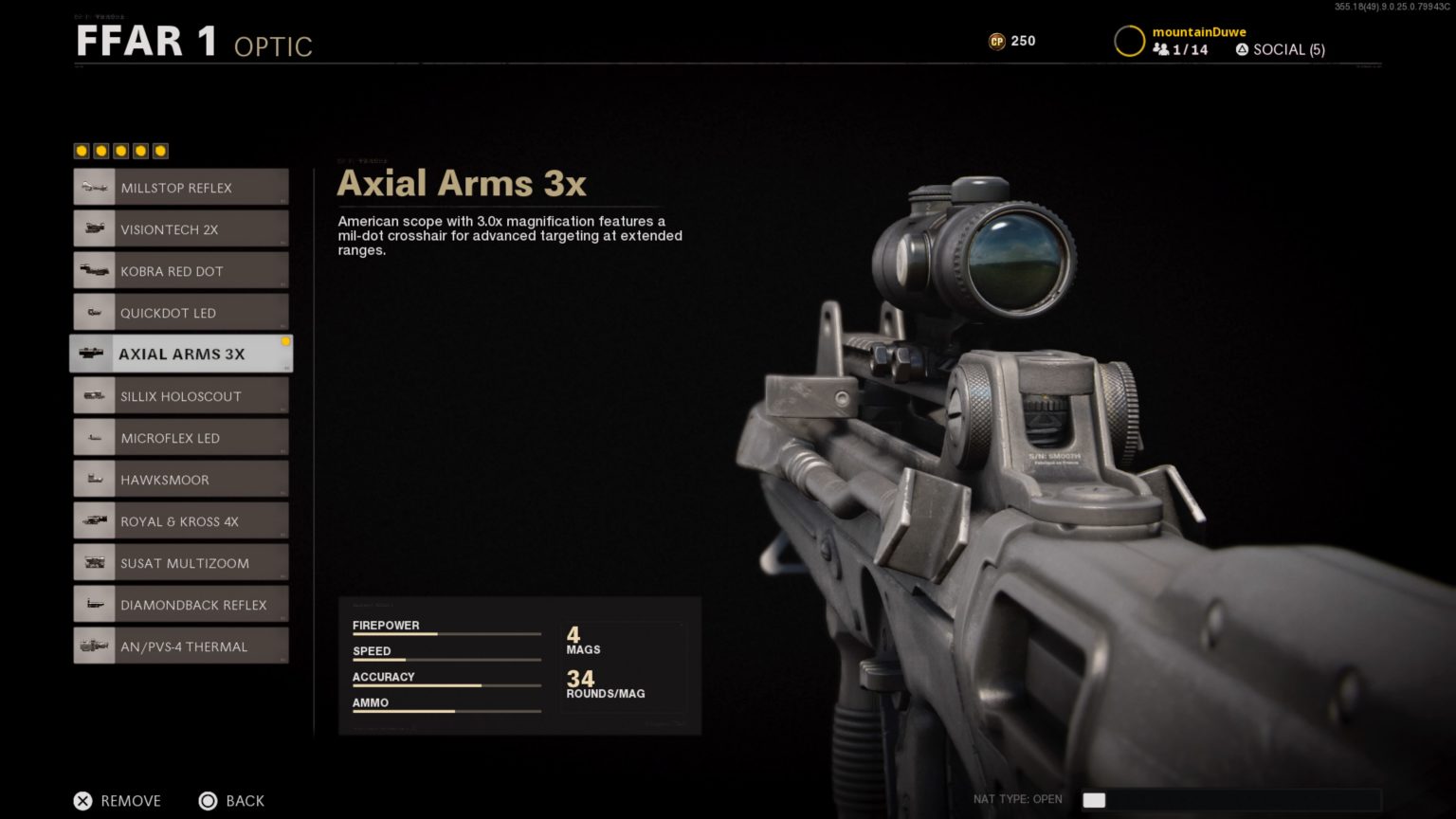Viewport: 1456px width, 819px height.
Task: Click the first yellow rarity pip
Action: click(x=81, y=151)
